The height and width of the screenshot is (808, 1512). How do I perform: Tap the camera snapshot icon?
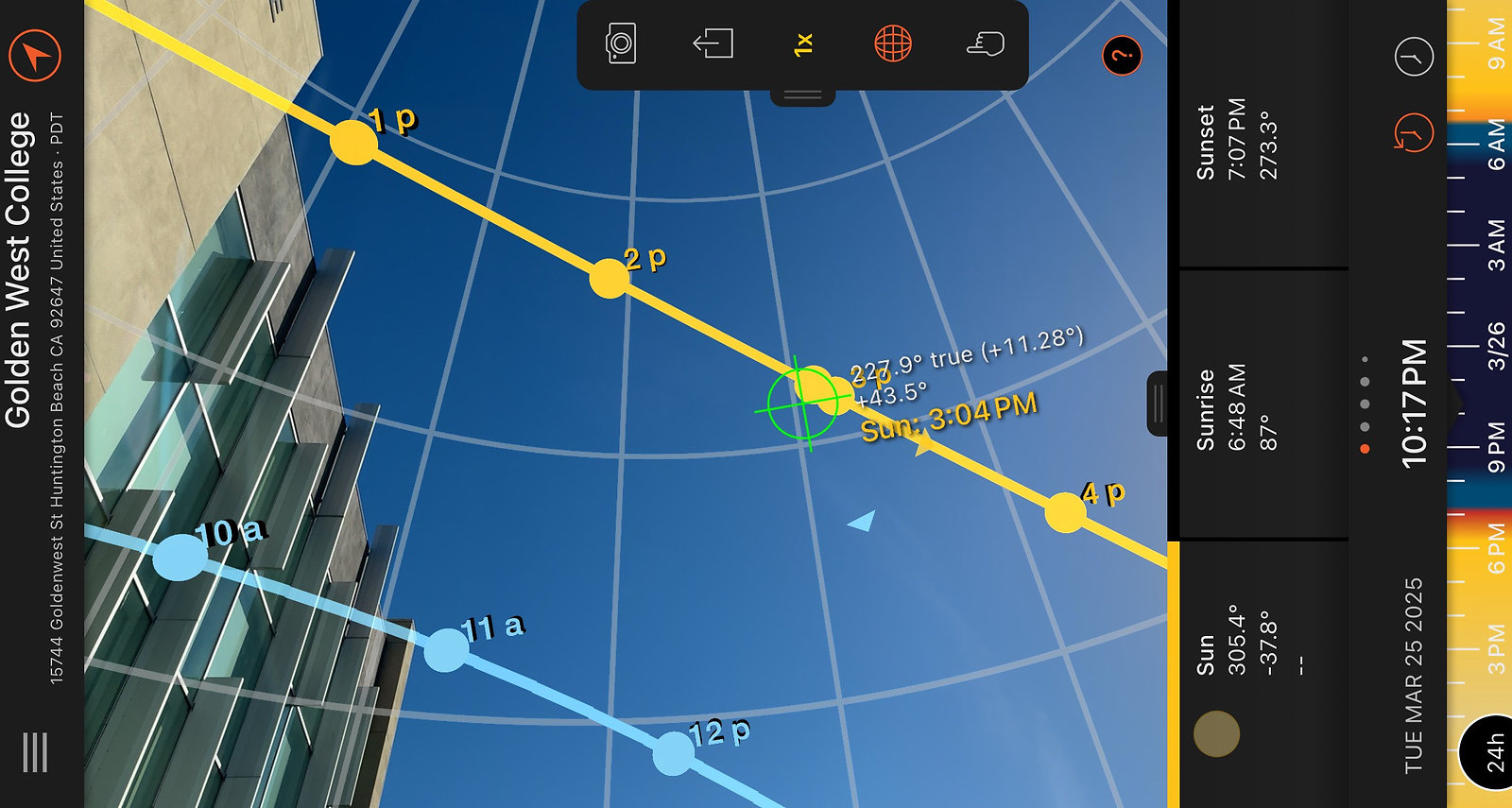coord(620,43)
